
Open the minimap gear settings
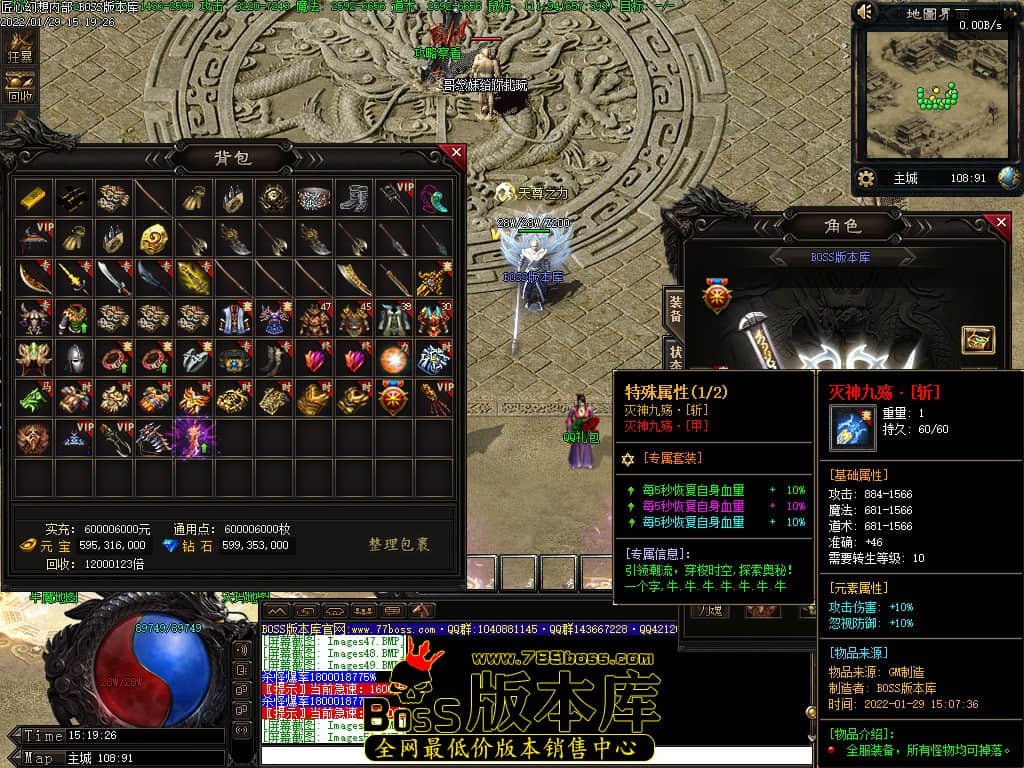coord(866,178)
